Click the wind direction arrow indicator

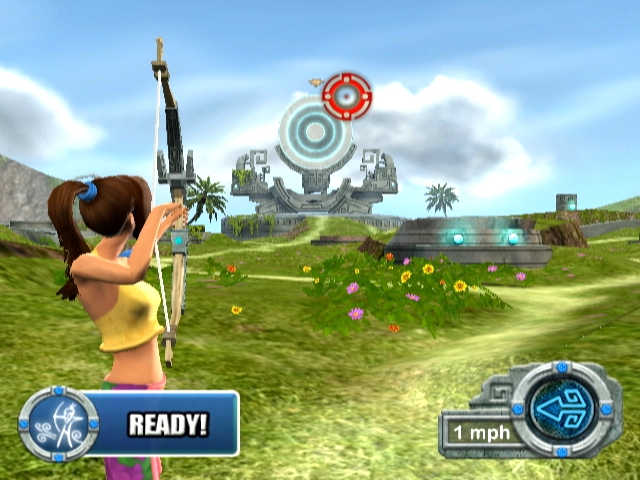[x=565, y=410]
